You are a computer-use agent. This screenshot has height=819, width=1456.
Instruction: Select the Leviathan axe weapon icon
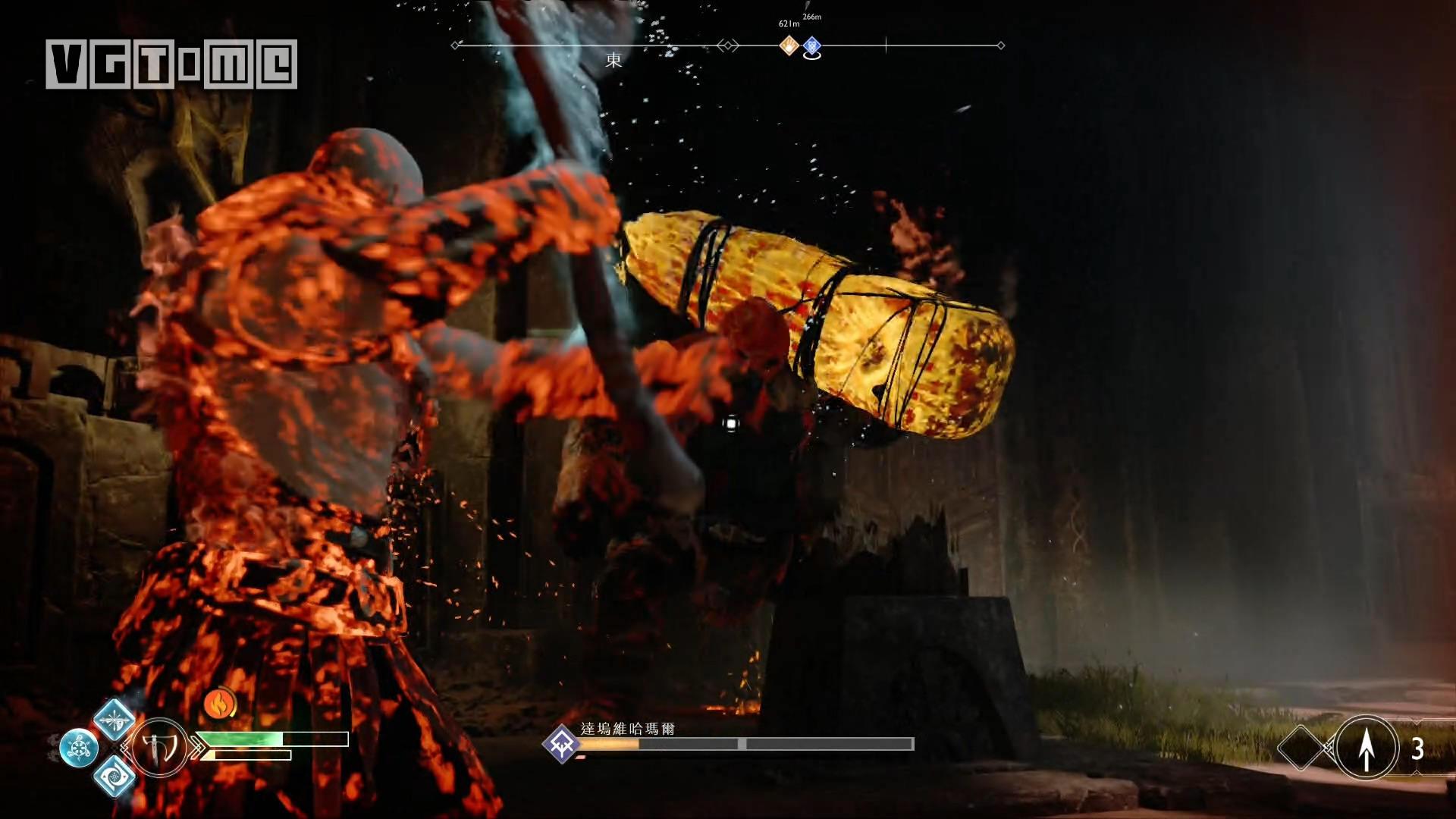(160, 748)
